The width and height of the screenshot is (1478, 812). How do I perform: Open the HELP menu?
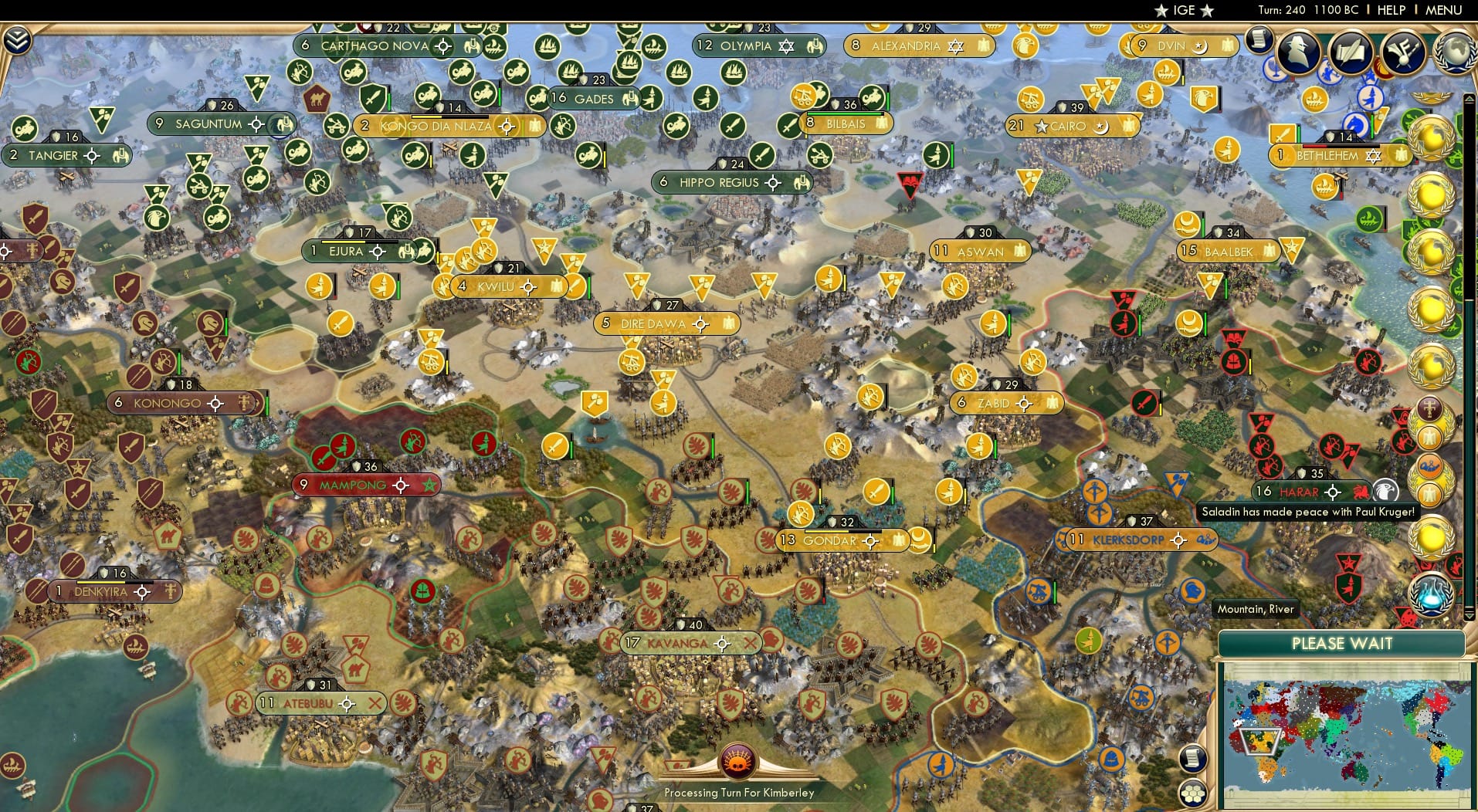(1390, 10)
